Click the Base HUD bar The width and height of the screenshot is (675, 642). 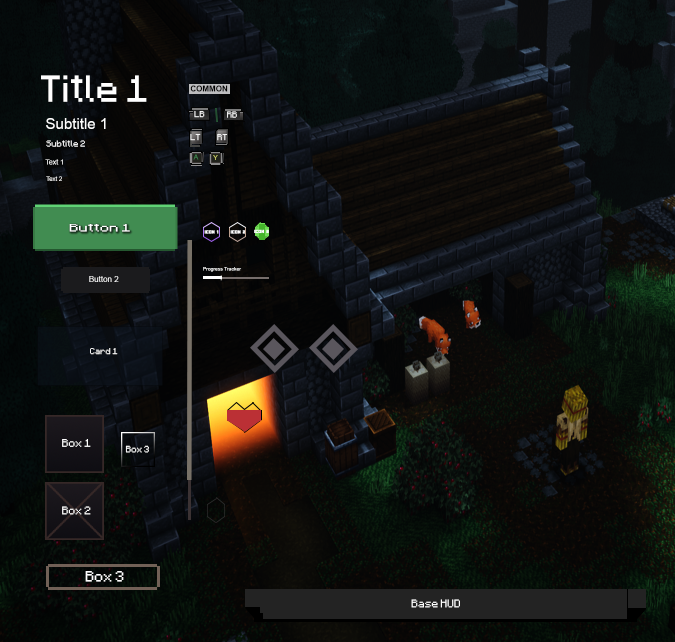pos(436,604)
